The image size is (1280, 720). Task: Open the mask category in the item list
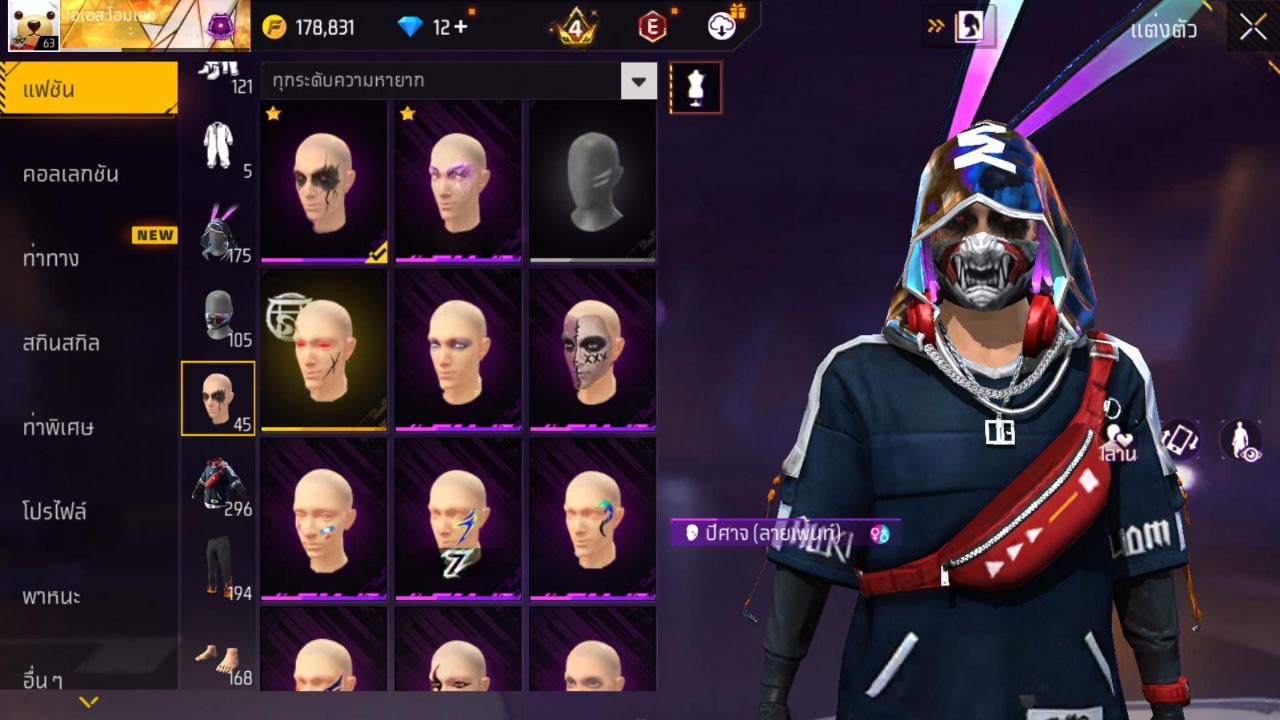pyautogui.click(x=222, y=315)
